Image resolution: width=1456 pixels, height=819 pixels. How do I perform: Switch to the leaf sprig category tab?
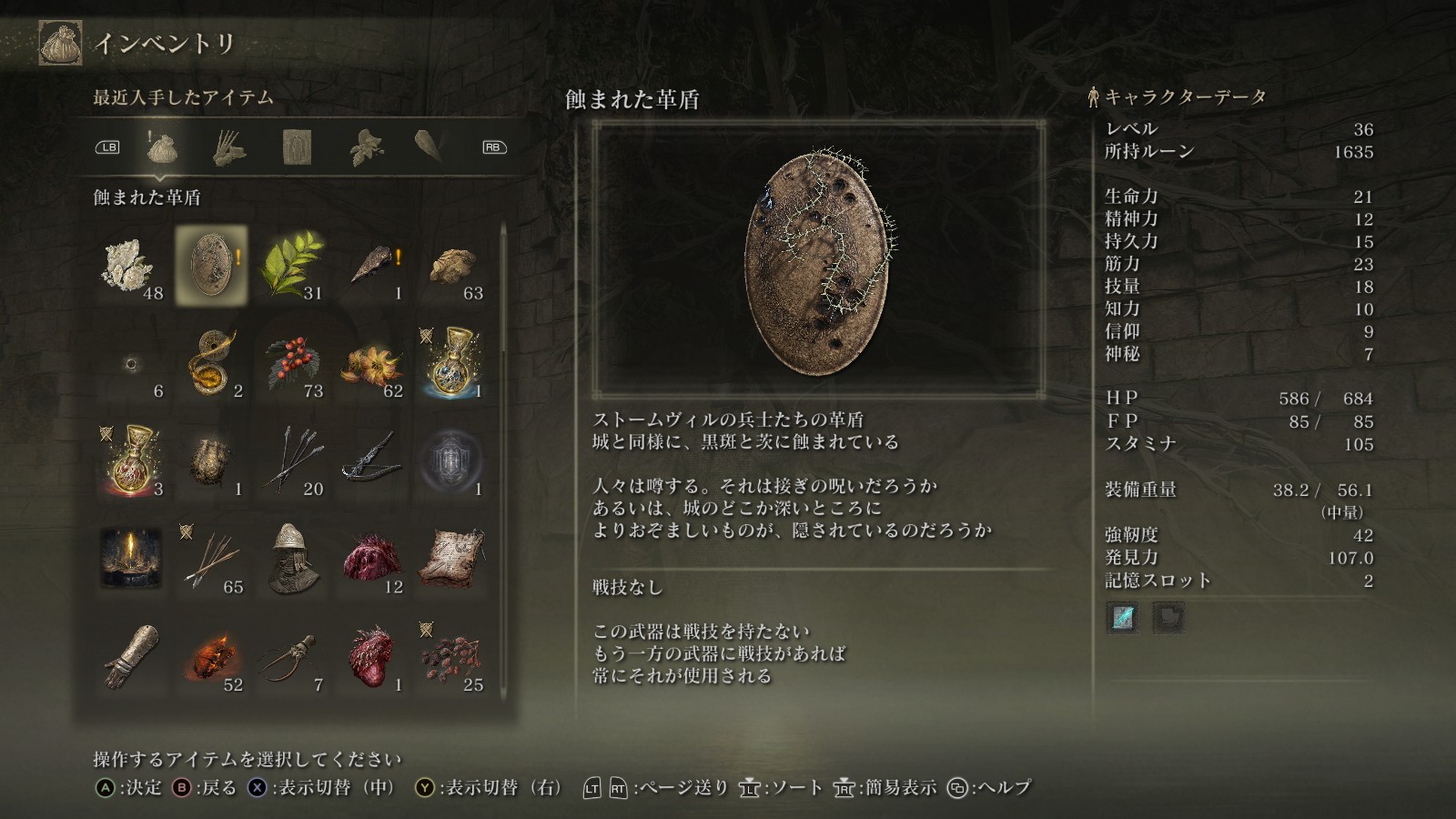(x=366, y=147)
